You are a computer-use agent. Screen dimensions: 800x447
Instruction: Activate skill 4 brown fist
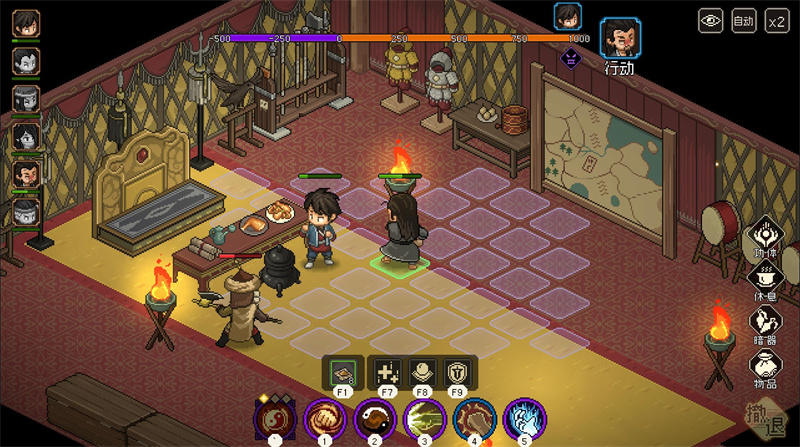click(473, 417)
